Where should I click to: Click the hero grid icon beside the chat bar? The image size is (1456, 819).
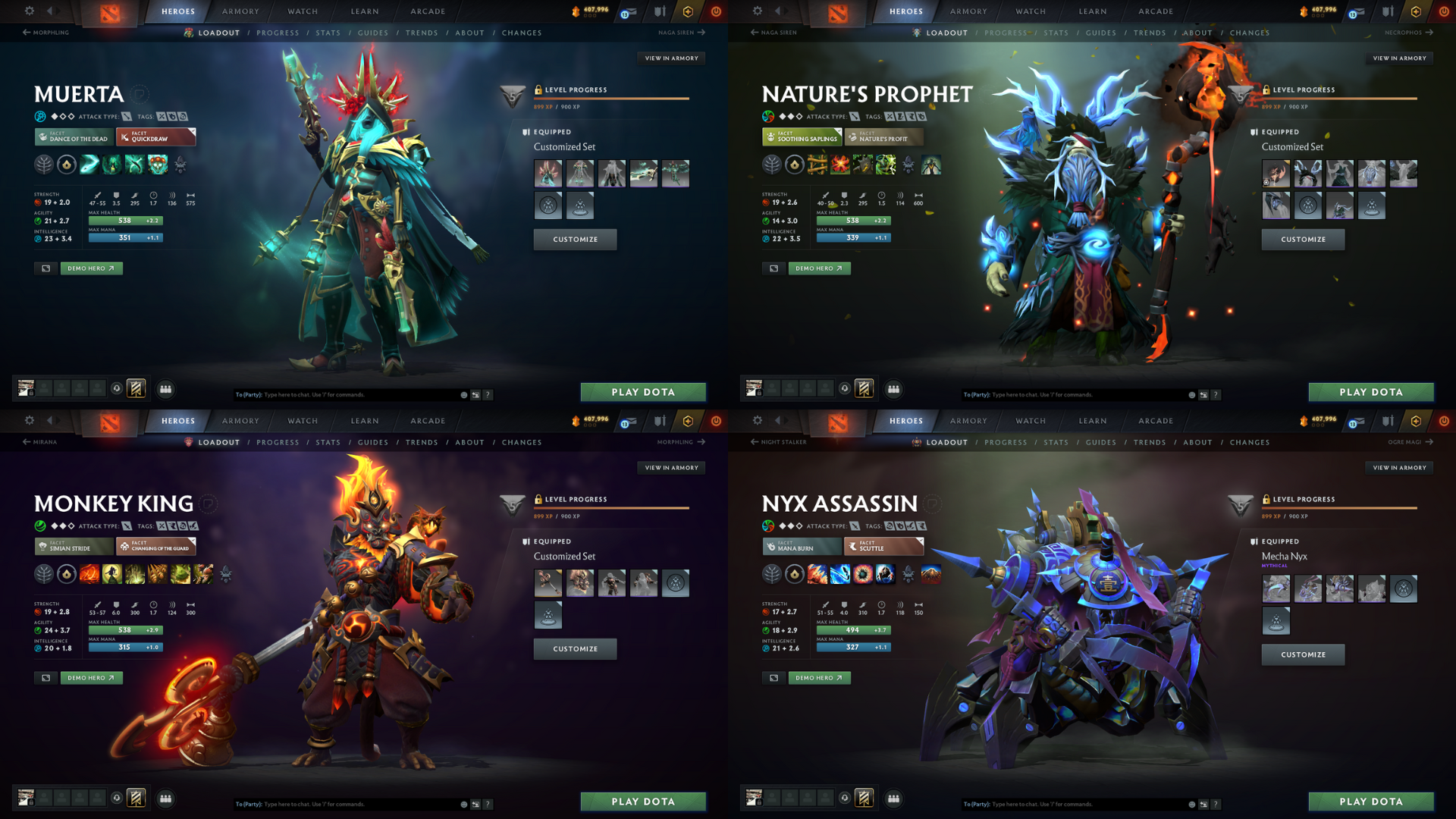click(x=165, y=389)
